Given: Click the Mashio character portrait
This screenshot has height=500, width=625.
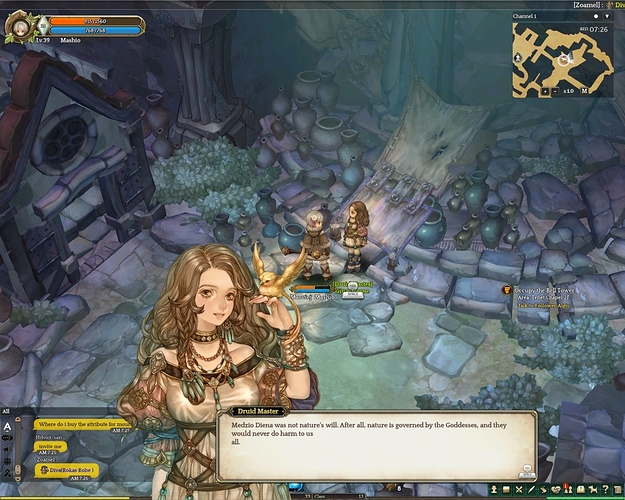Looking at the screenshot, I should (x=20, y=24).
